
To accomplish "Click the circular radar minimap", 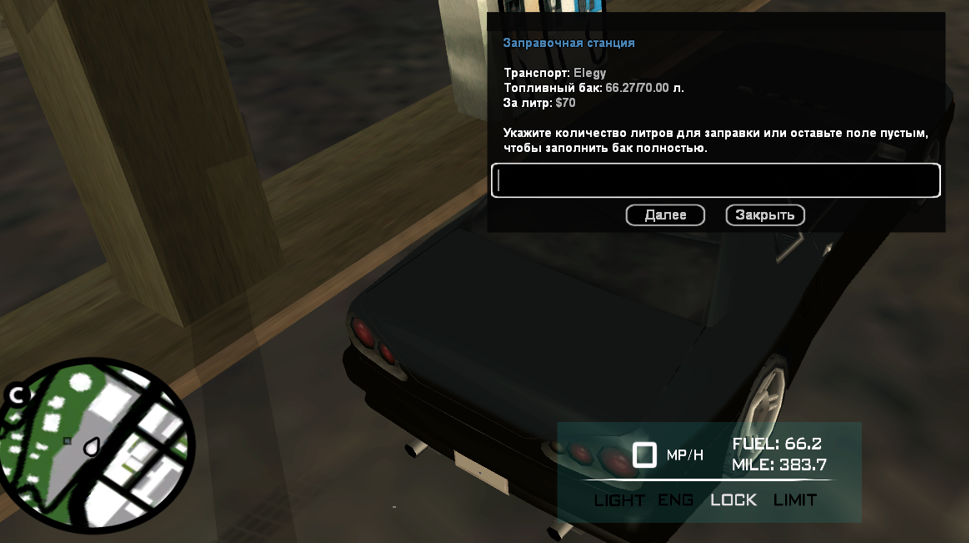I will click(x=98, y=445).
